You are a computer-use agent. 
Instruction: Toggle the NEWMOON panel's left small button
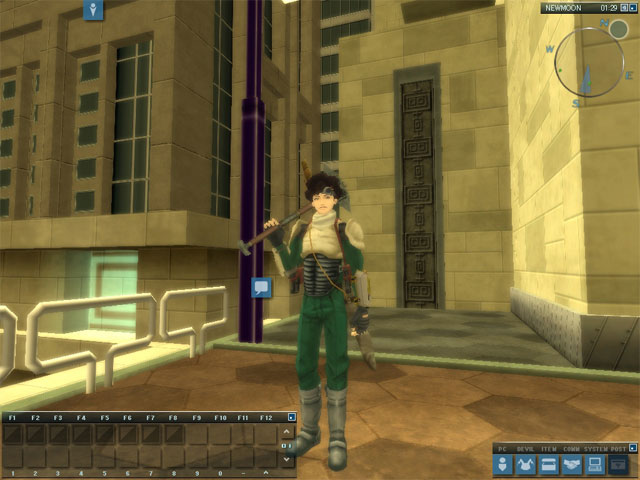[626, 8]
